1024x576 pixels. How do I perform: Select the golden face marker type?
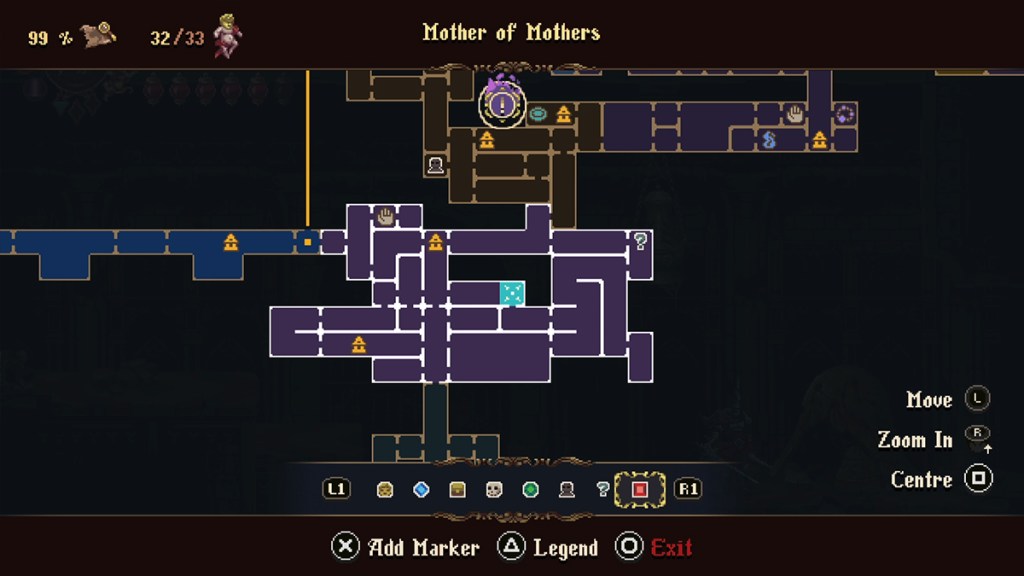385,489
